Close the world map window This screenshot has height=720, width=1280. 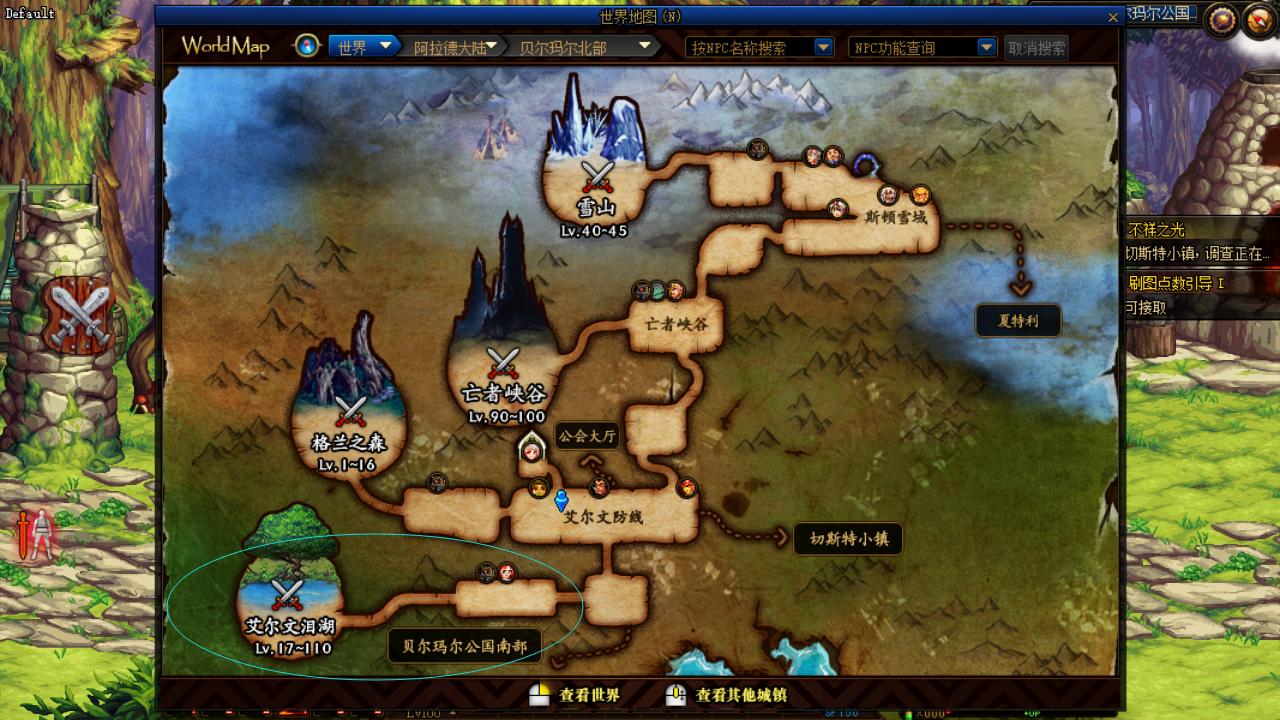(x=1113, y=17)
